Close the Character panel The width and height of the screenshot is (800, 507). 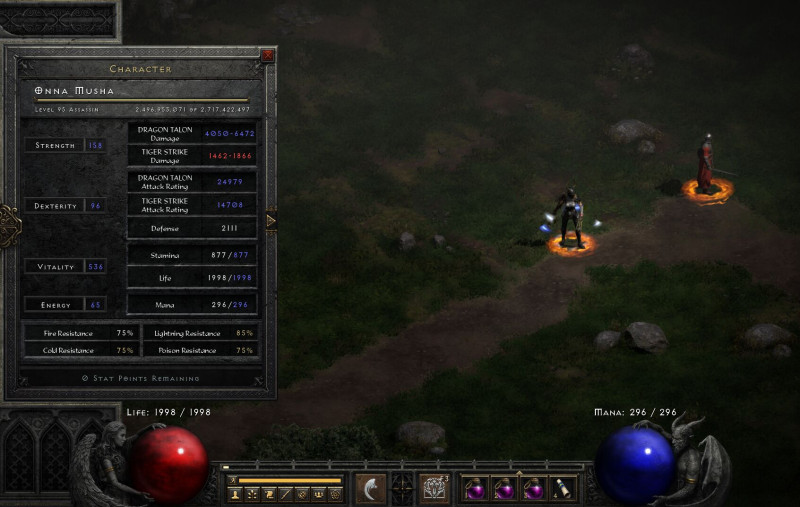267,56
